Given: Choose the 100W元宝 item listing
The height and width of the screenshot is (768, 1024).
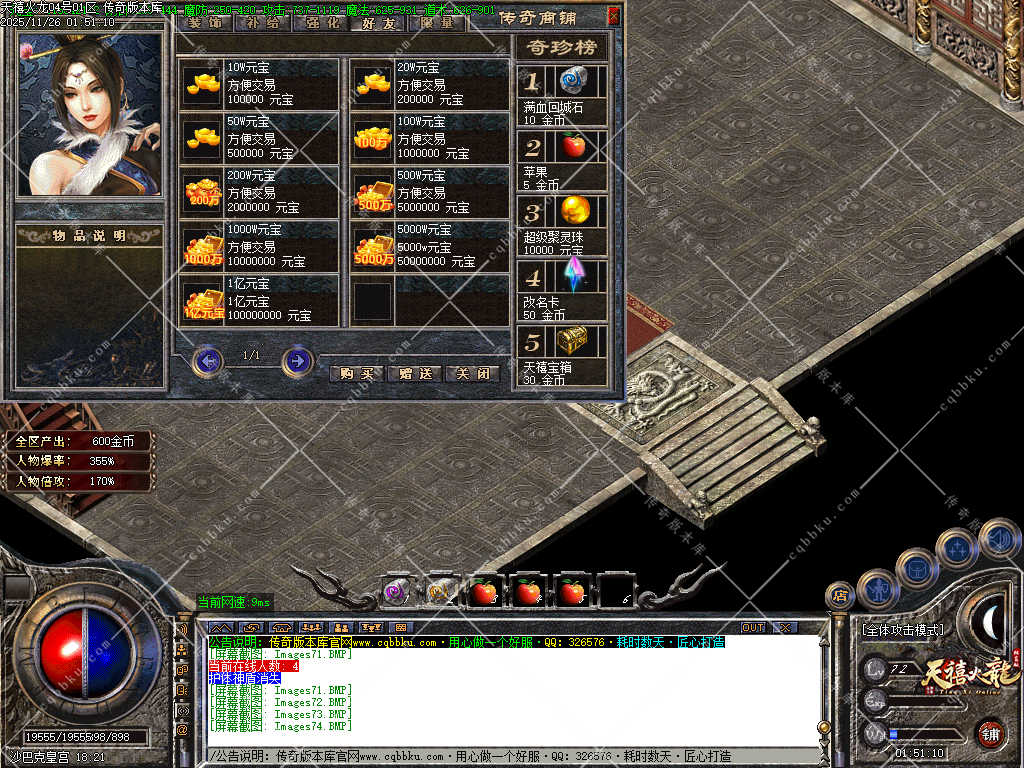Looking at the screenshot, I should point(429,137).
